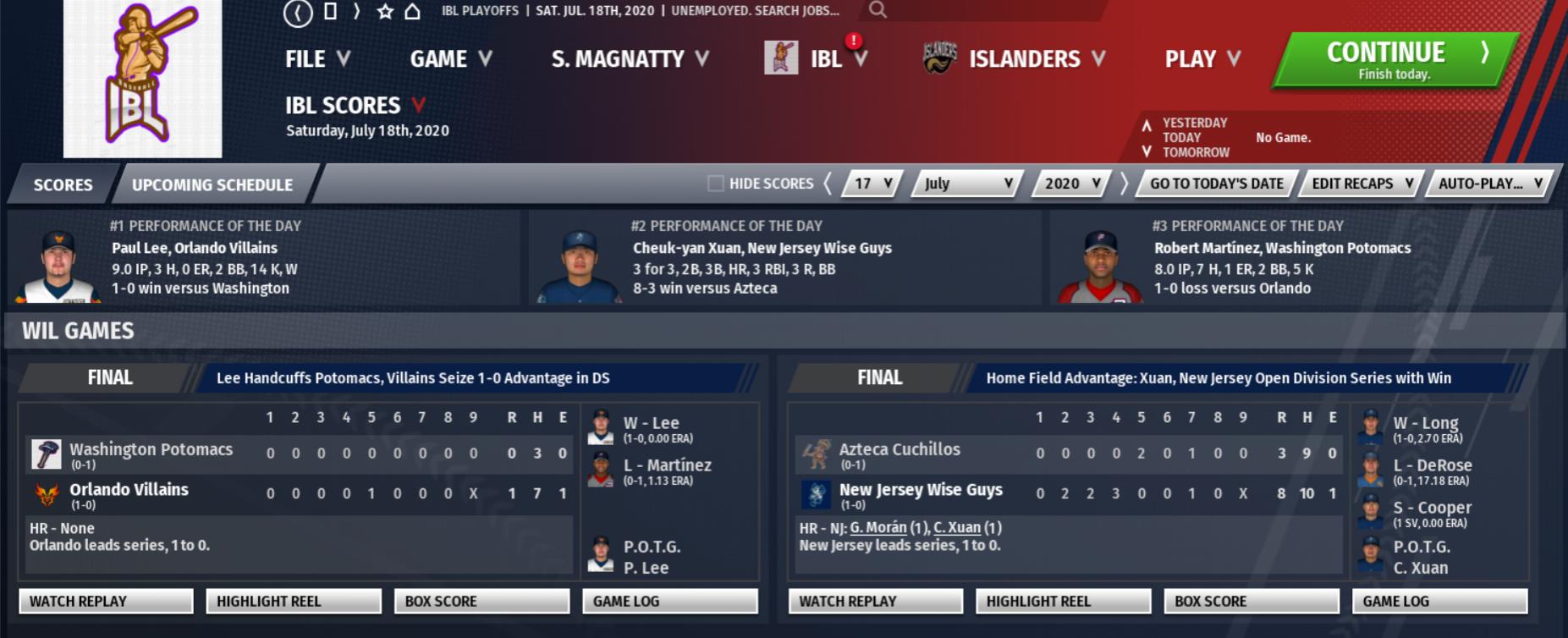Open the S. Magnatty manager menu
The width and height of the screenshot is (1568, 638).
click(x=630, y=59)
